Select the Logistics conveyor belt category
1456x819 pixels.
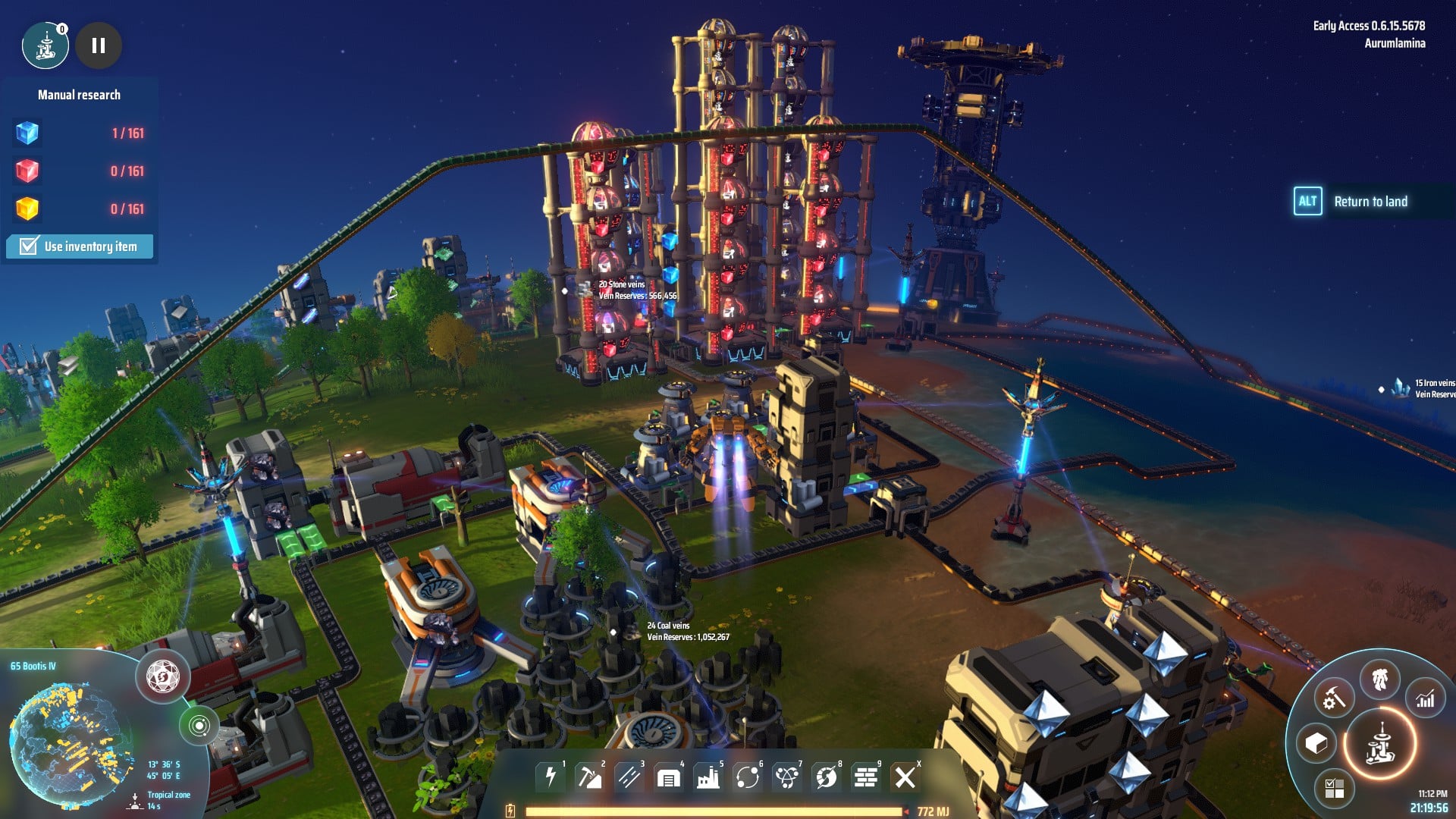pyautogui.click(x=630, y=777)
